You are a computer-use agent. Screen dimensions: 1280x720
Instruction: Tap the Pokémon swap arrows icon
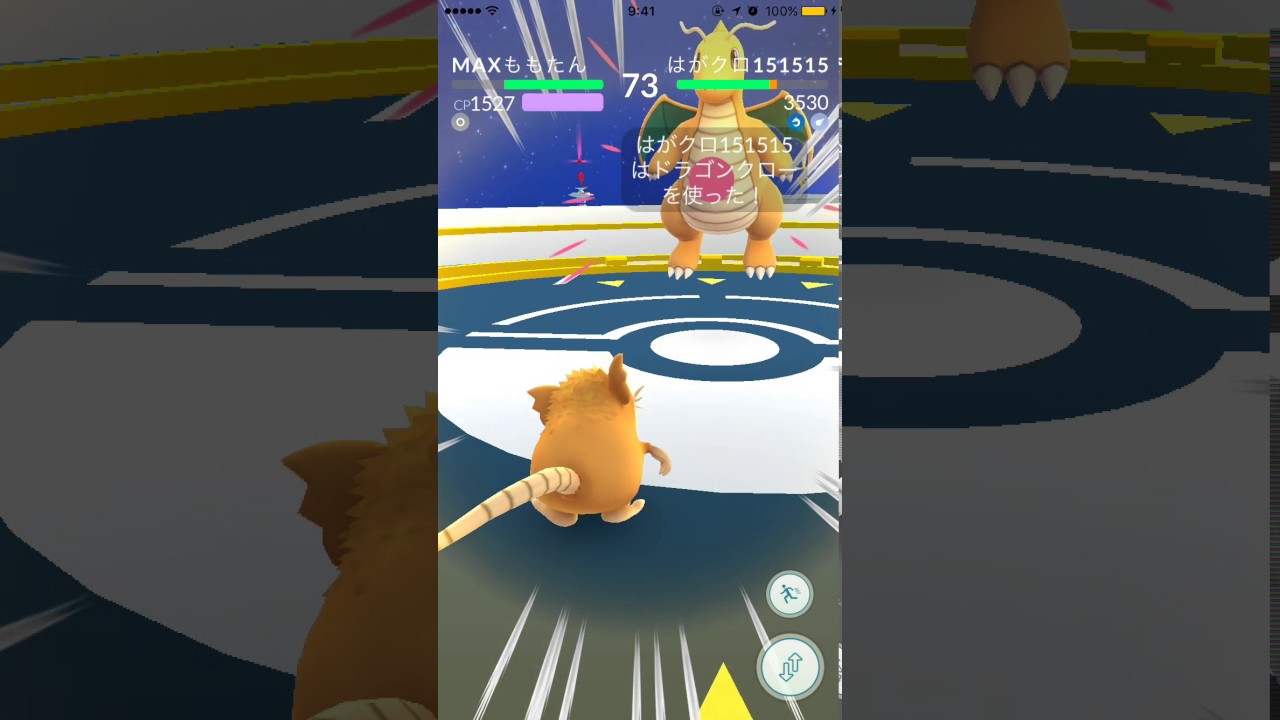point(790,667)
